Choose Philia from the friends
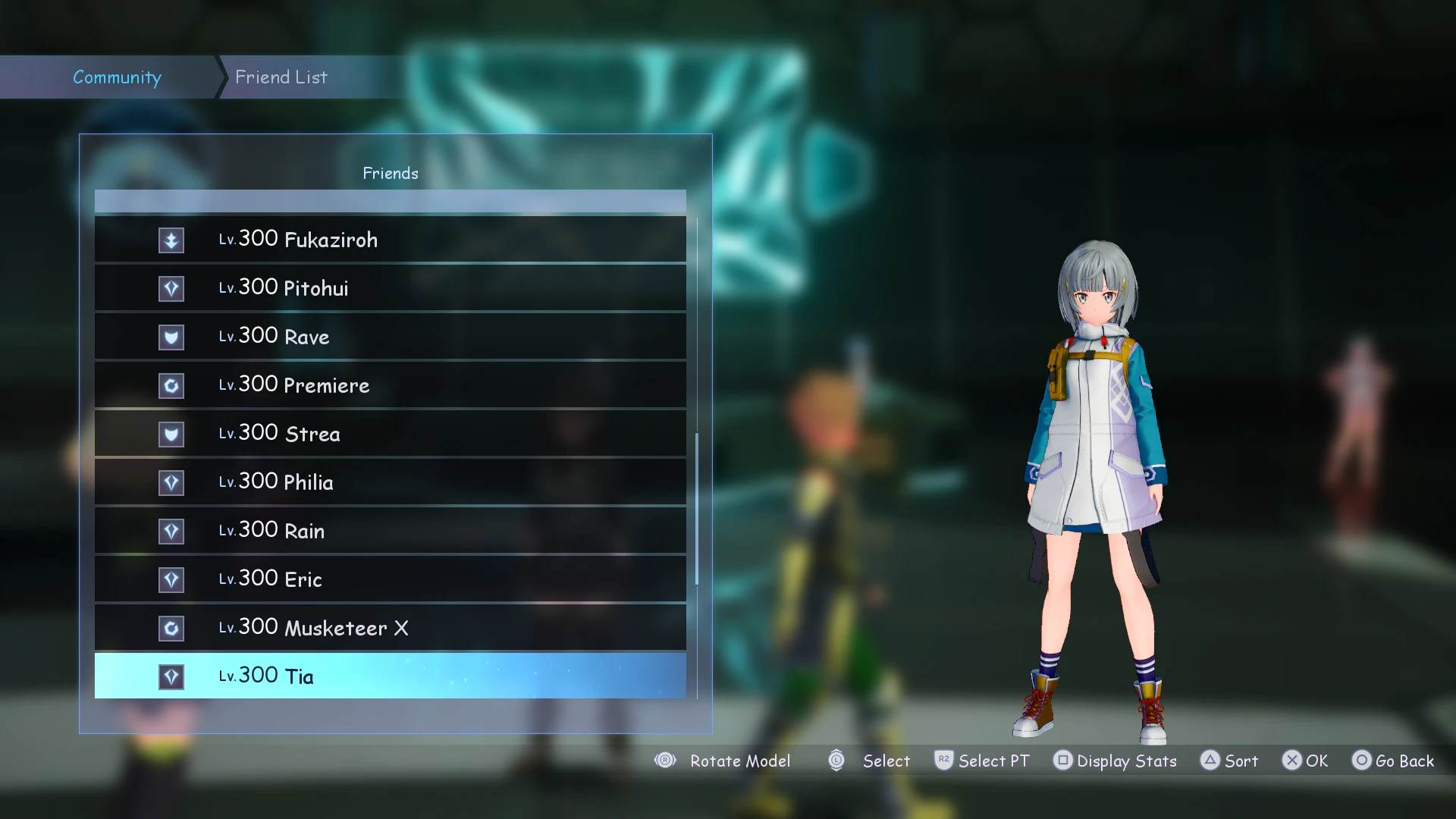Image resolution: width=1456 pixels, height=819 pixels. pyautogui.click(x=390, y=482)
